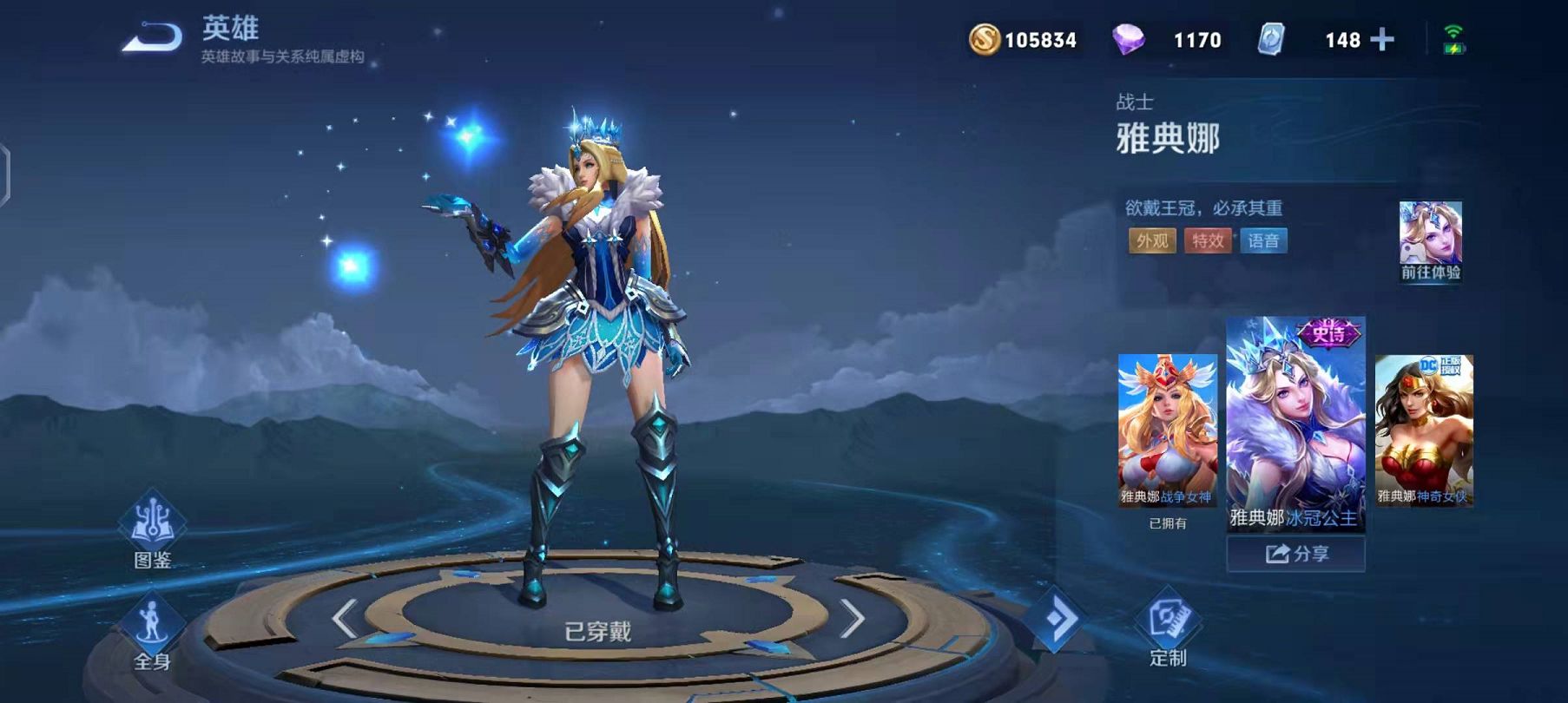Show the next skin with right arrow

click(853, 619)
